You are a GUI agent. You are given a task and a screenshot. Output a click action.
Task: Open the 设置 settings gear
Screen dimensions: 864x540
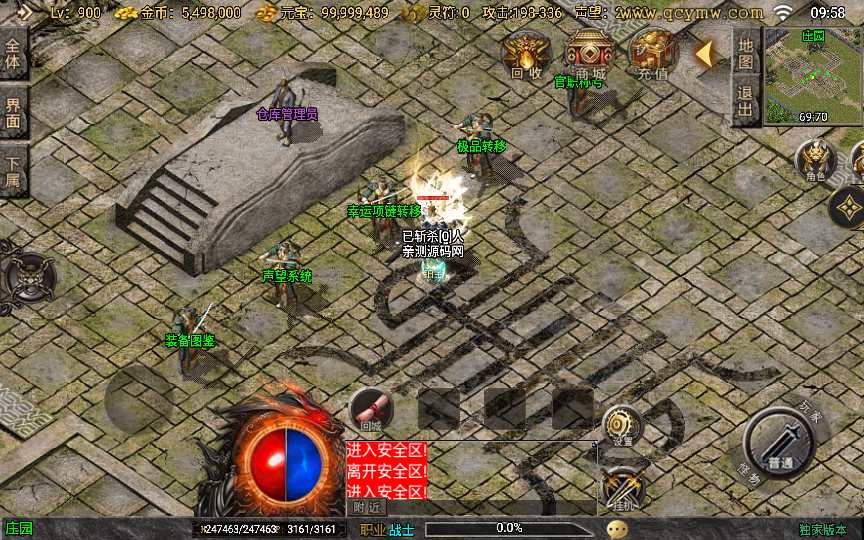point(622,427)
